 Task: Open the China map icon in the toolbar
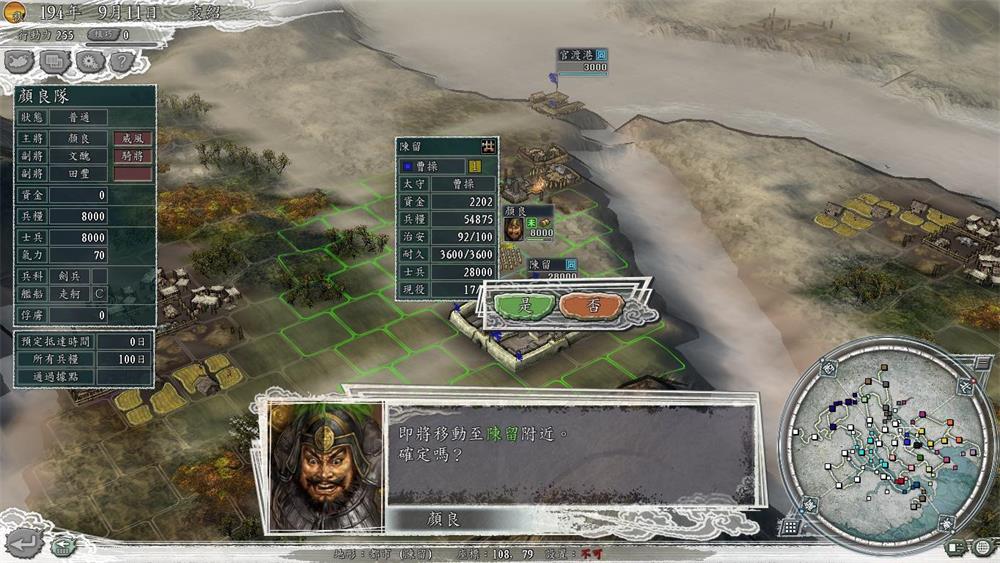tap(20, 61)
